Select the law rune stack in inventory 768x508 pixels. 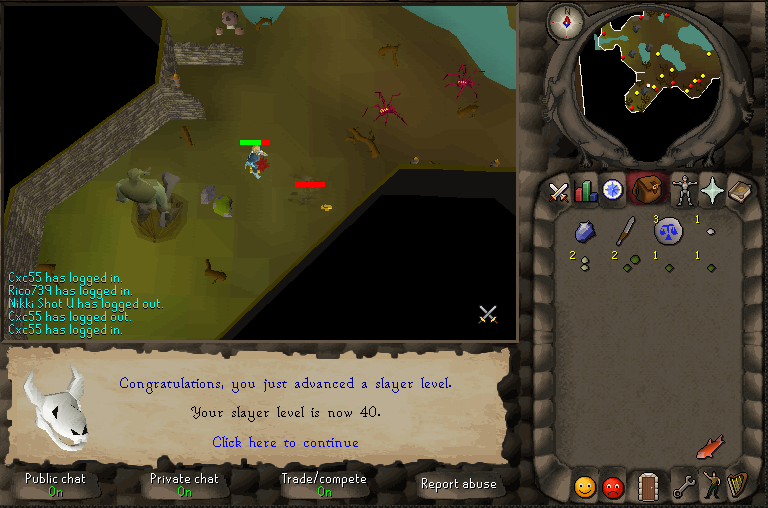667,232
